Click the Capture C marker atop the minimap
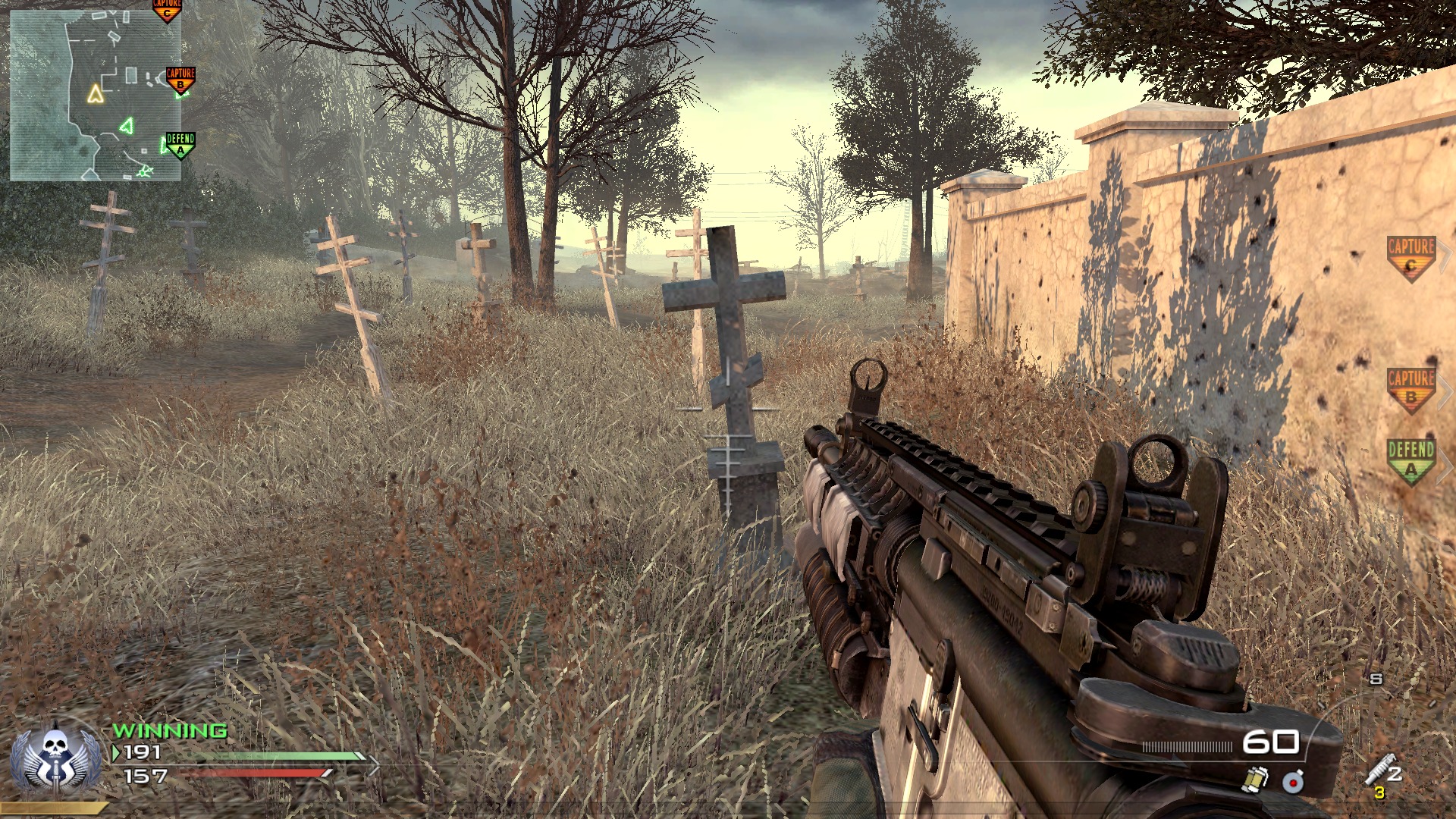 (167, 10)
